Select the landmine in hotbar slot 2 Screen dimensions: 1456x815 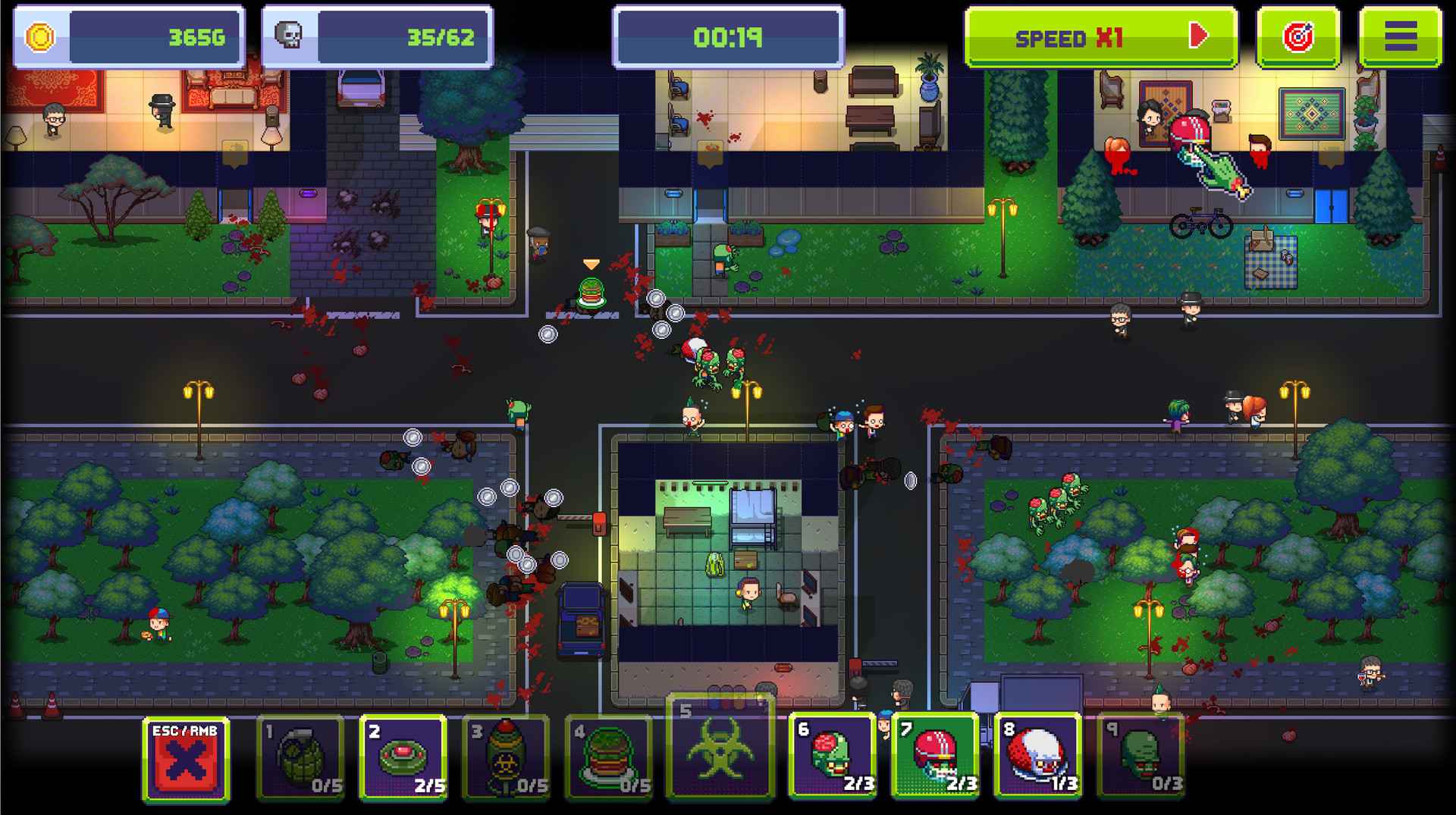coord(404,756)
